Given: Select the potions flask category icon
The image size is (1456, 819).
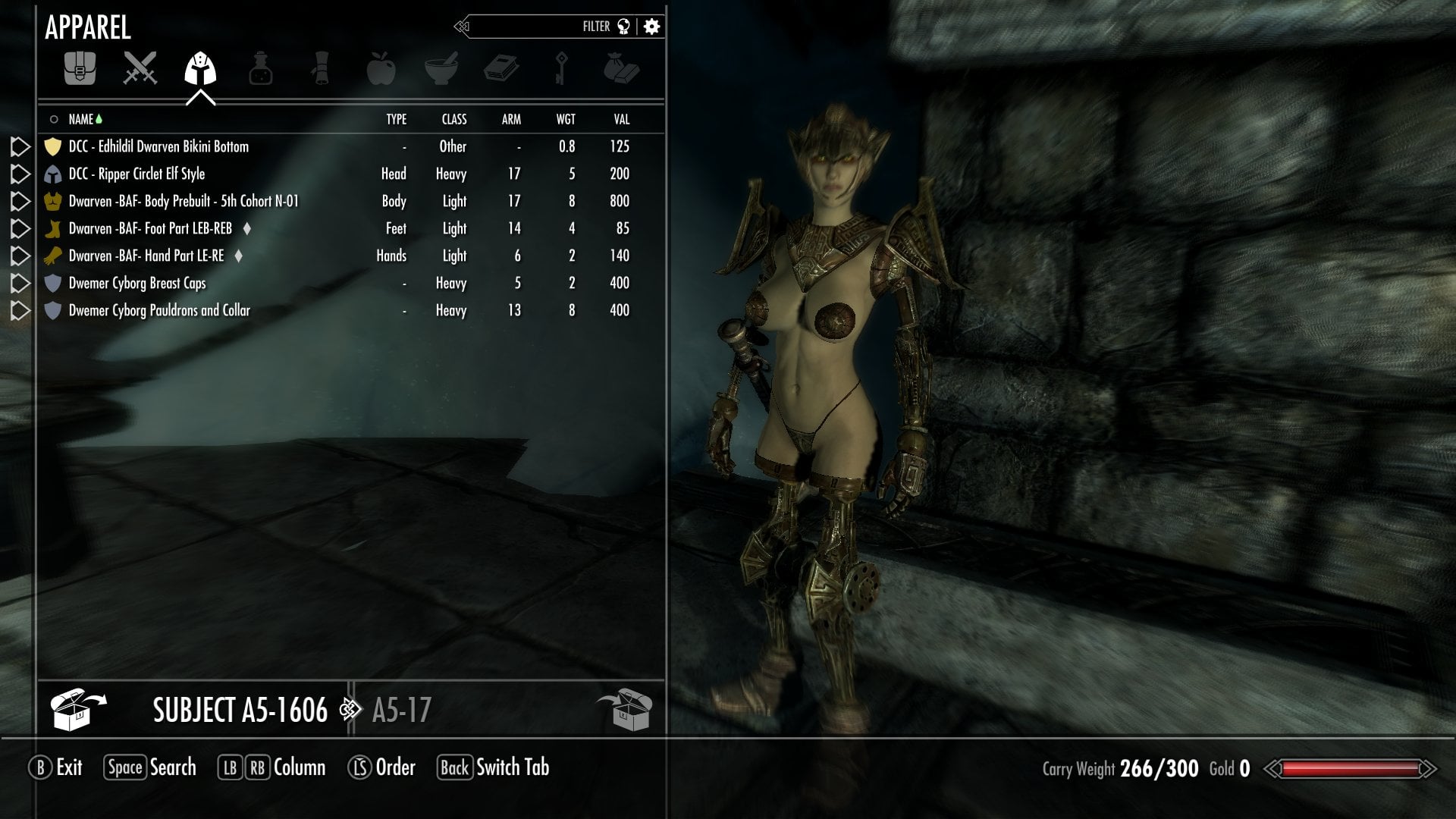Looking at the screenshot, I should click(262, 68).
